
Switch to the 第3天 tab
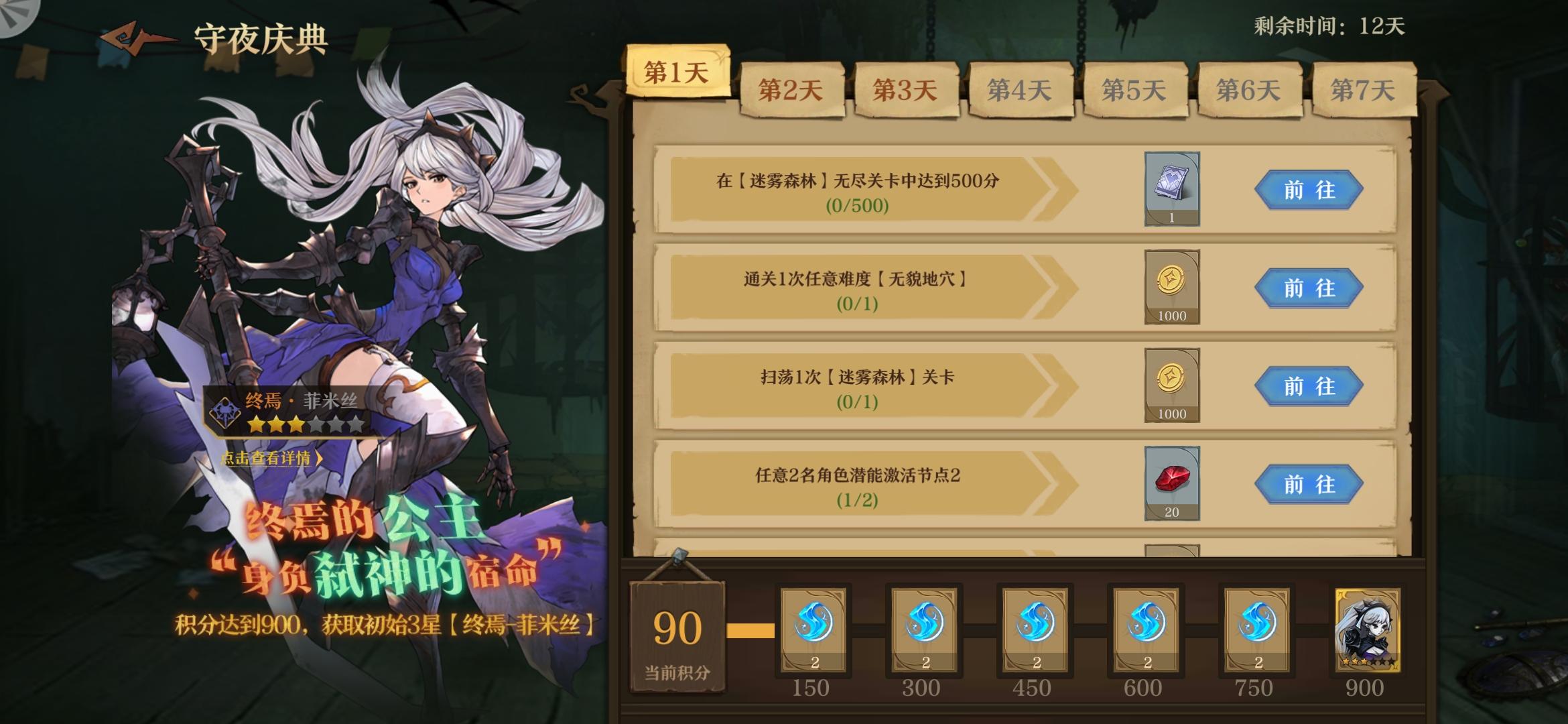(905, 88)
